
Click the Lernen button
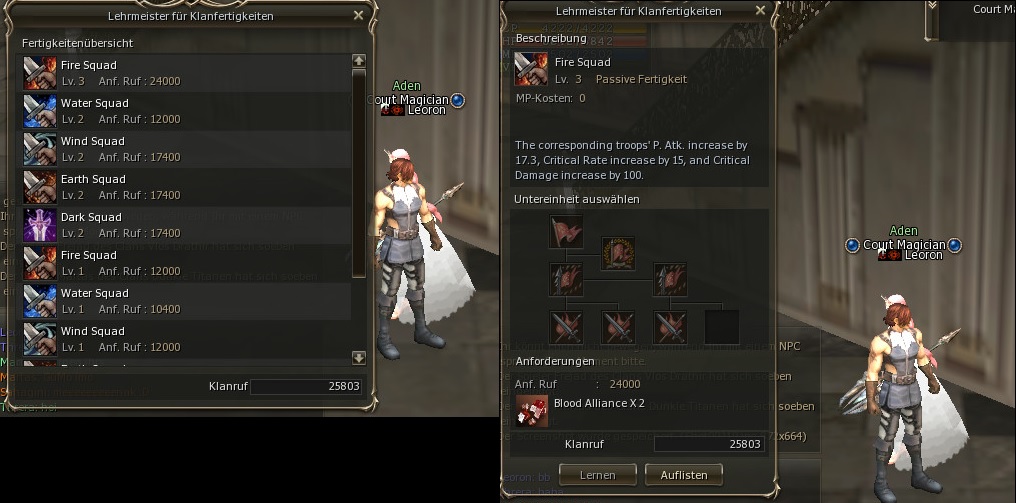[597, 474]
